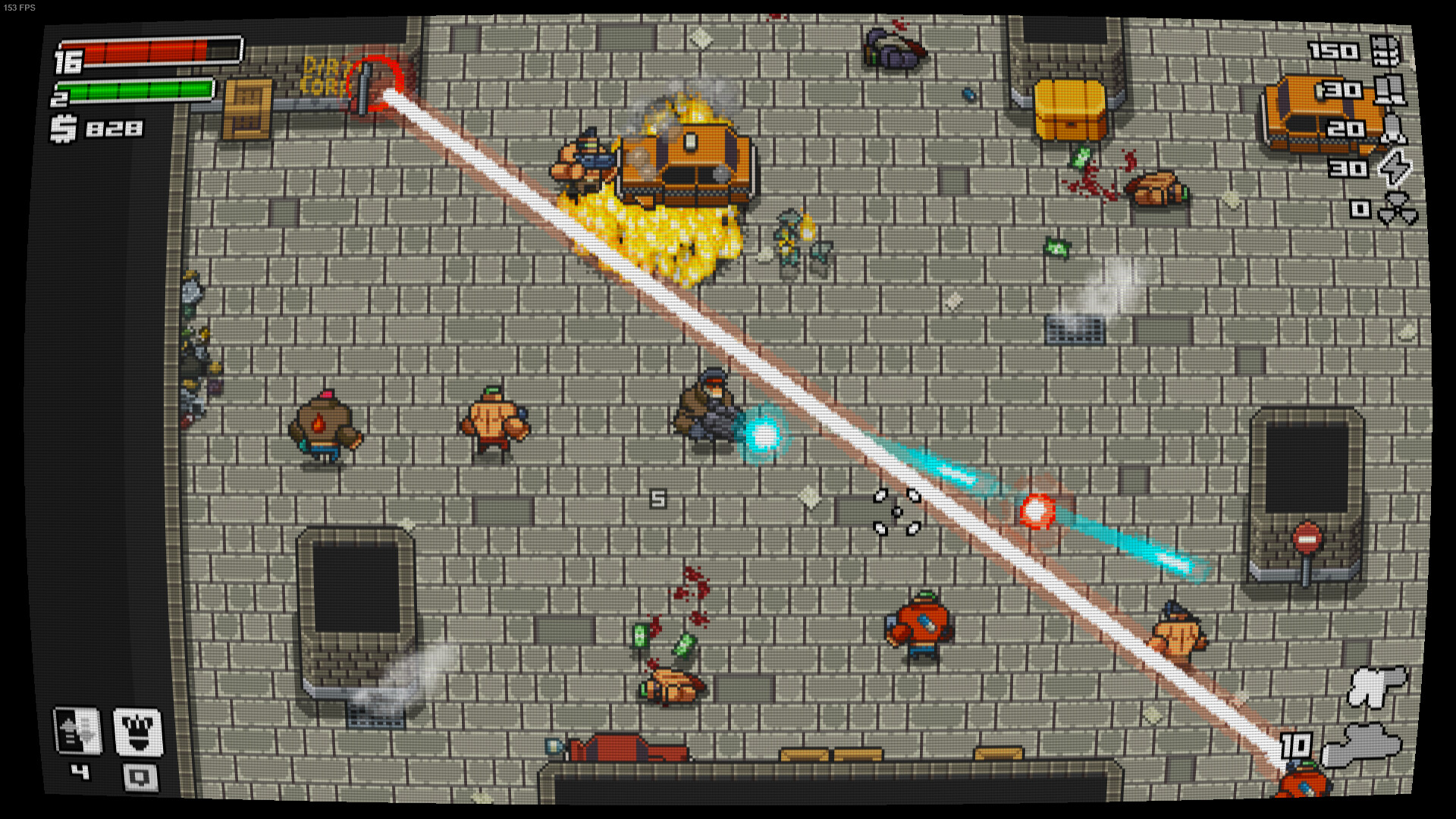Select the 153 FPS counter at top left
This screenshot has height=819, width=1456.
click(20, 7)
